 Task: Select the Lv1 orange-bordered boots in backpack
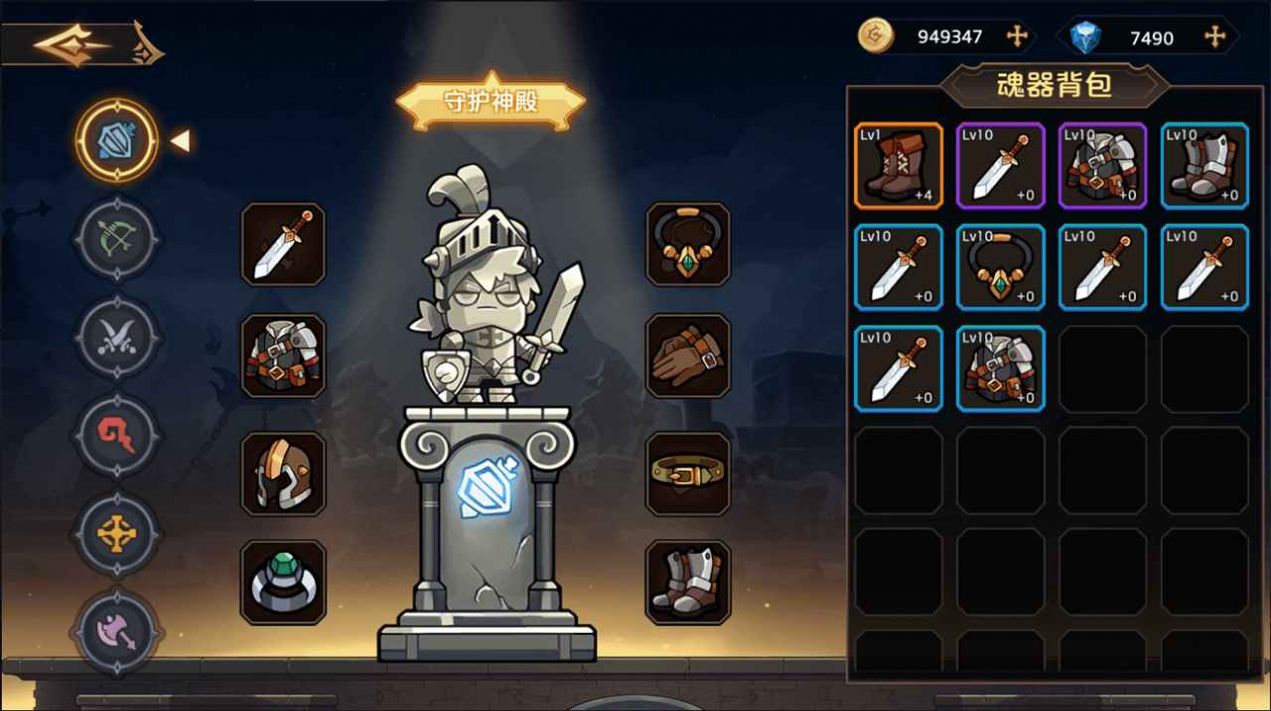[898, 166]
